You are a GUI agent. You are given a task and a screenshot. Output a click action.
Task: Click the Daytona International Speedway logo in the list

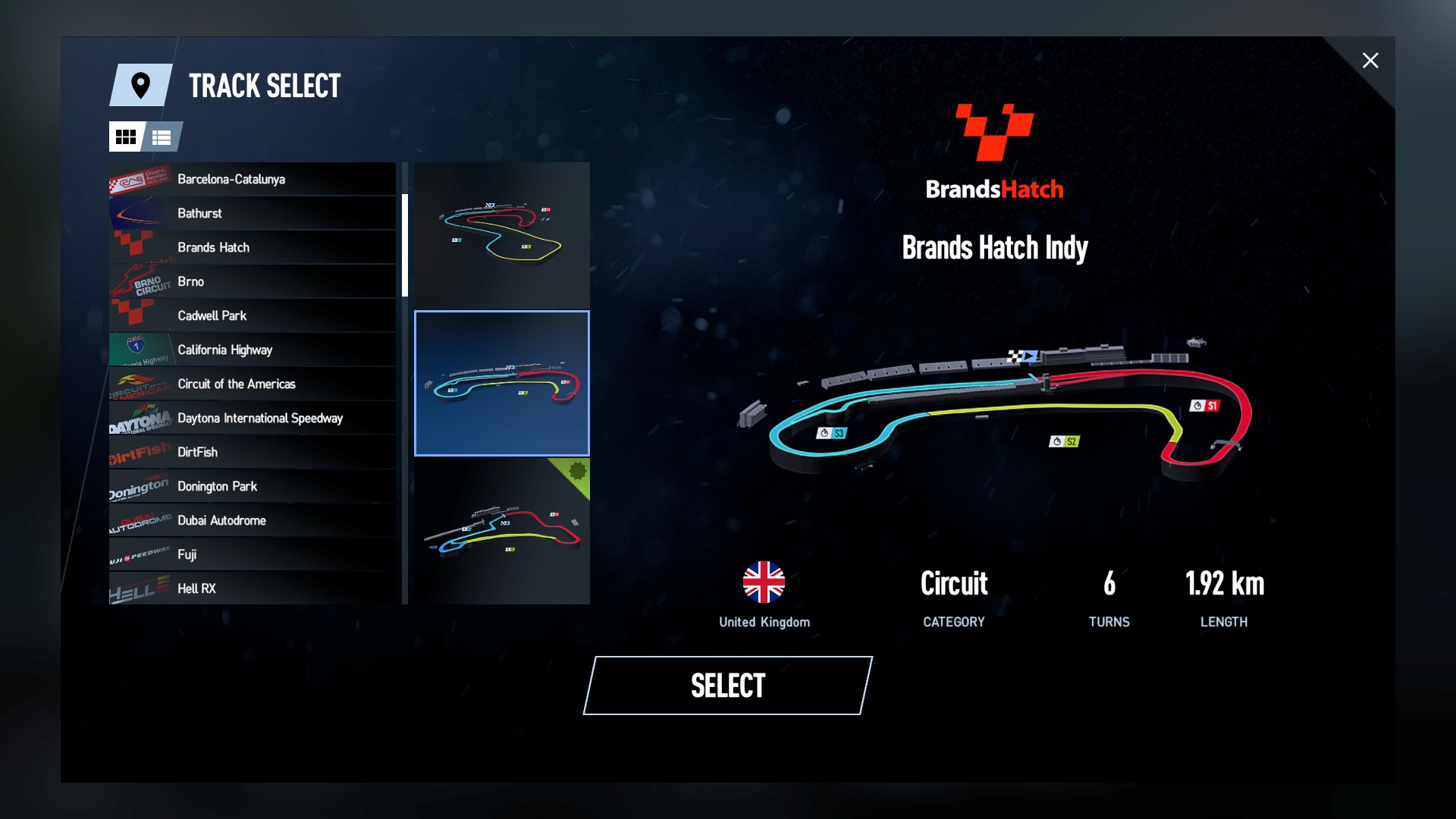click(138, 418)
